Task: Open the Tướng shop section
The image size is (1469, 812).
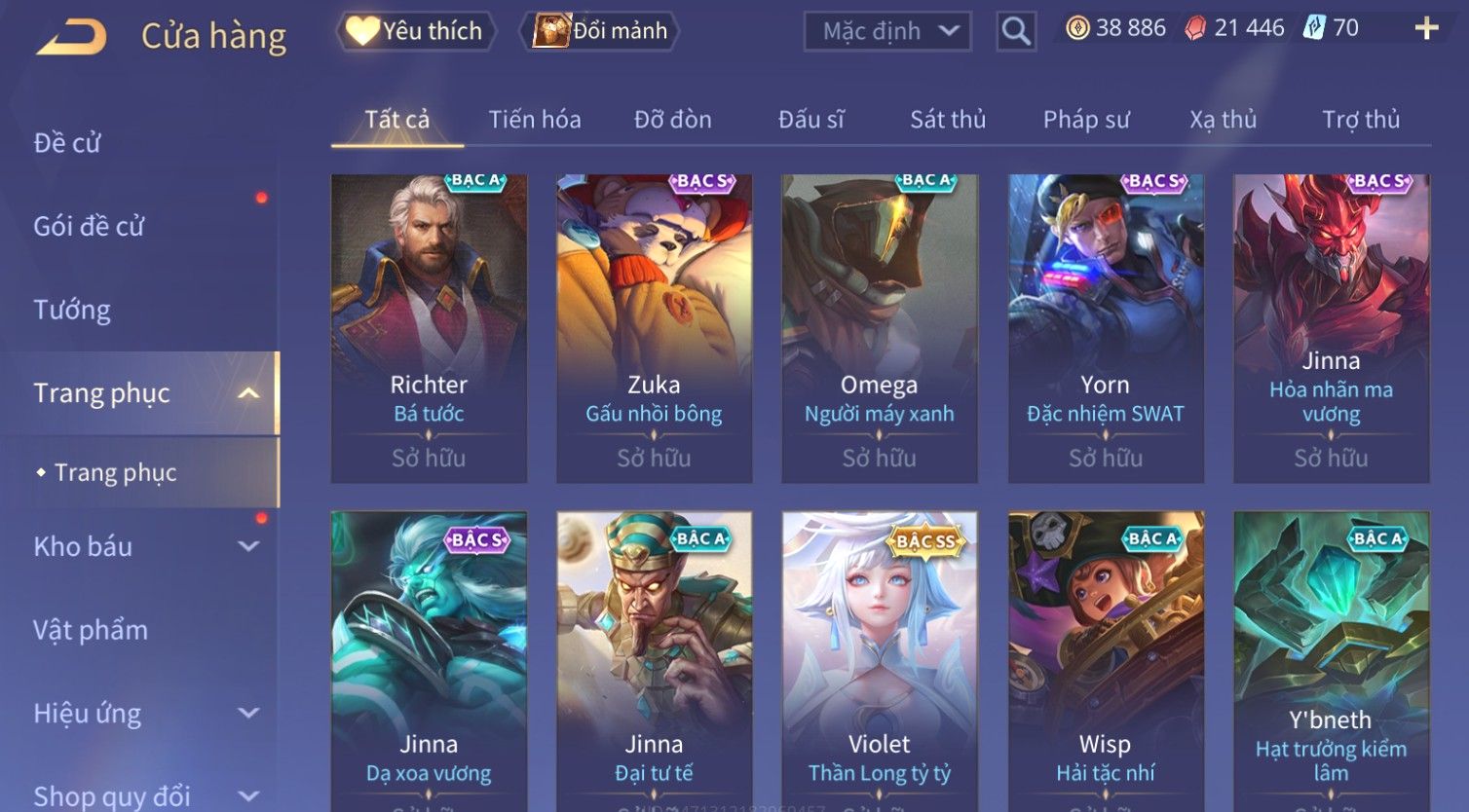Action: pos(72,310)
